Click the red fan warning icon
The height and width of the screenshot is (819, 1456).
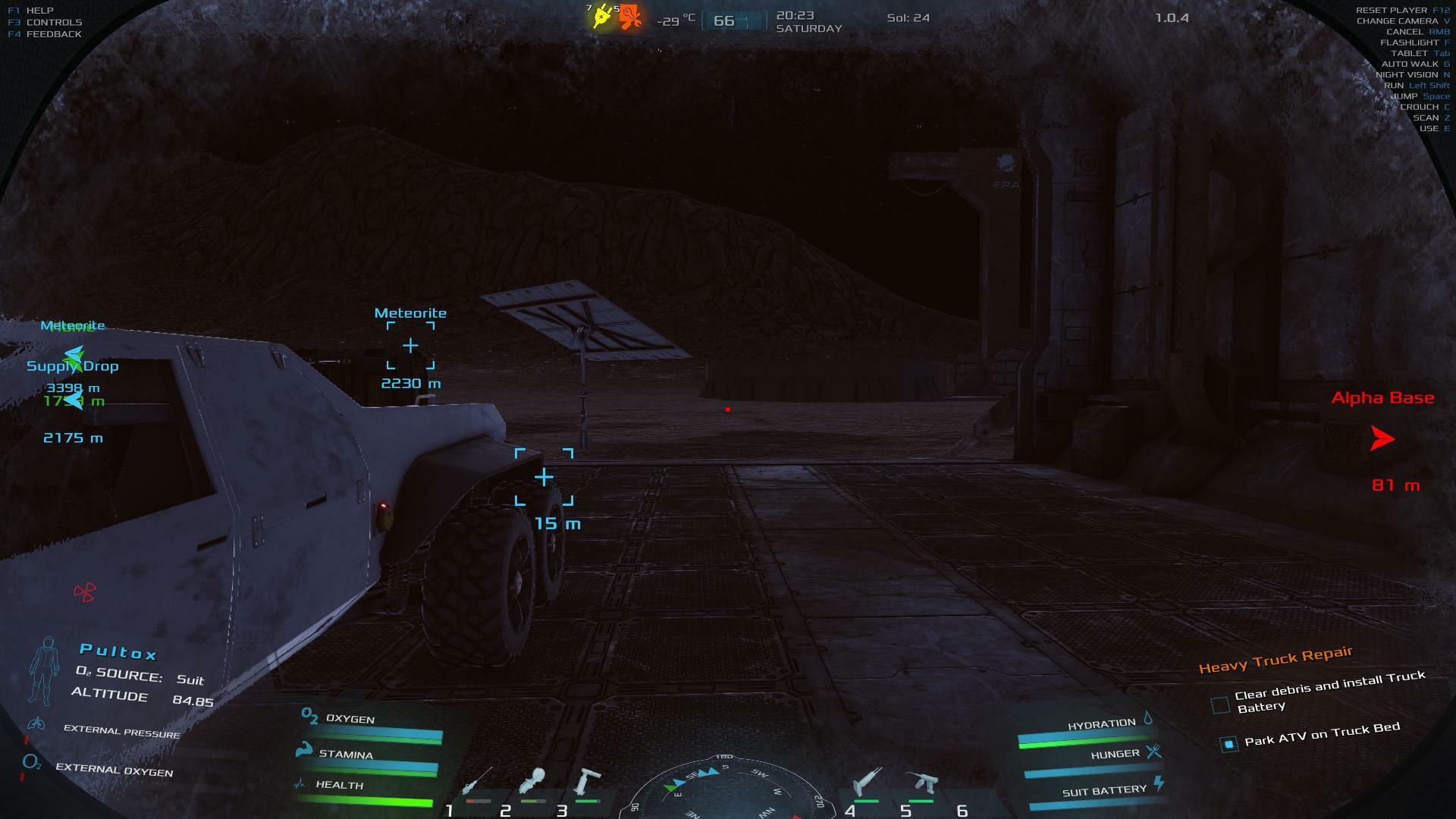(x=85, y=592)
